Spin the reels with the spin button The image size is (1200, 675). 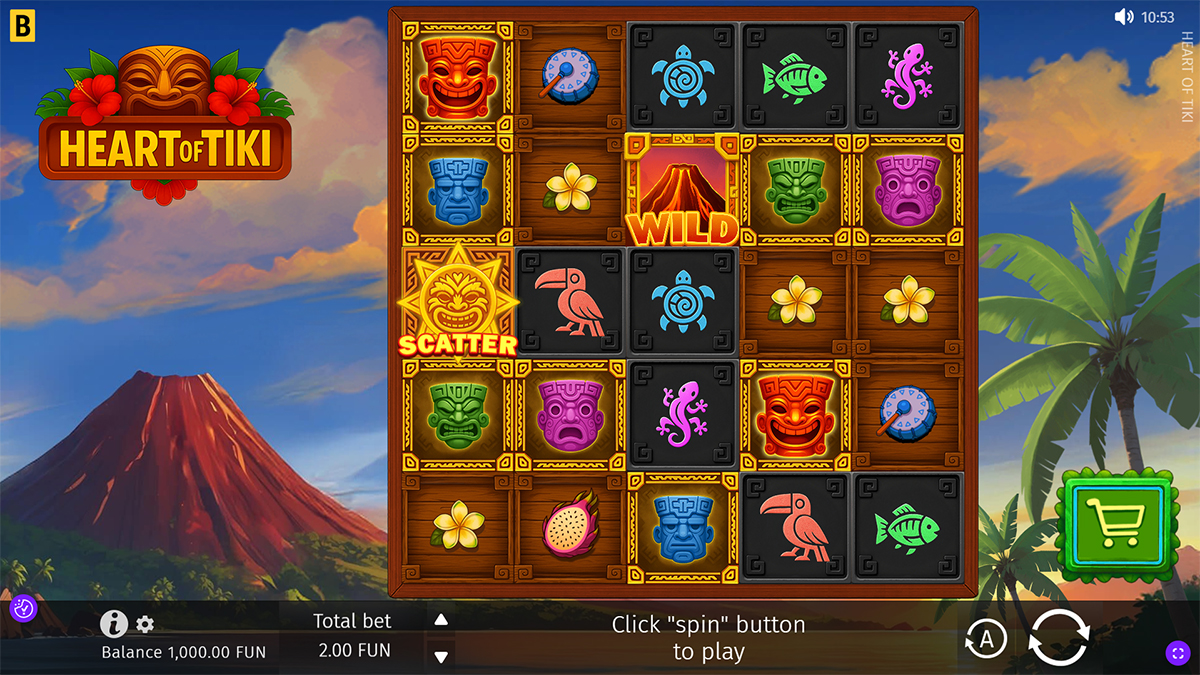point(1058,637)
